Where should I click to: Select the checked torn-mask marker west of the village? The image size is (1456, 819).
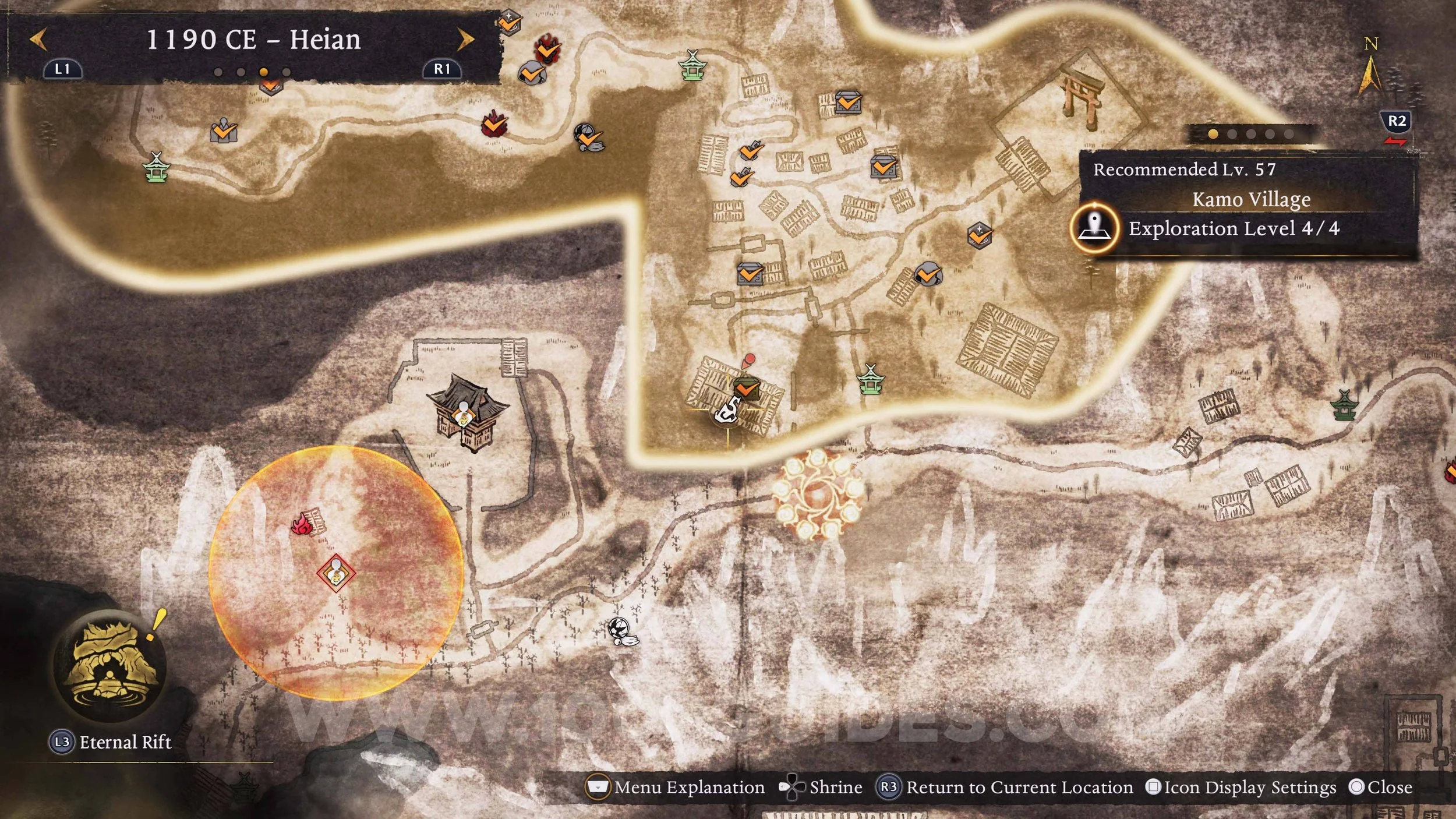pyautogui.click(x=588, y=137)
